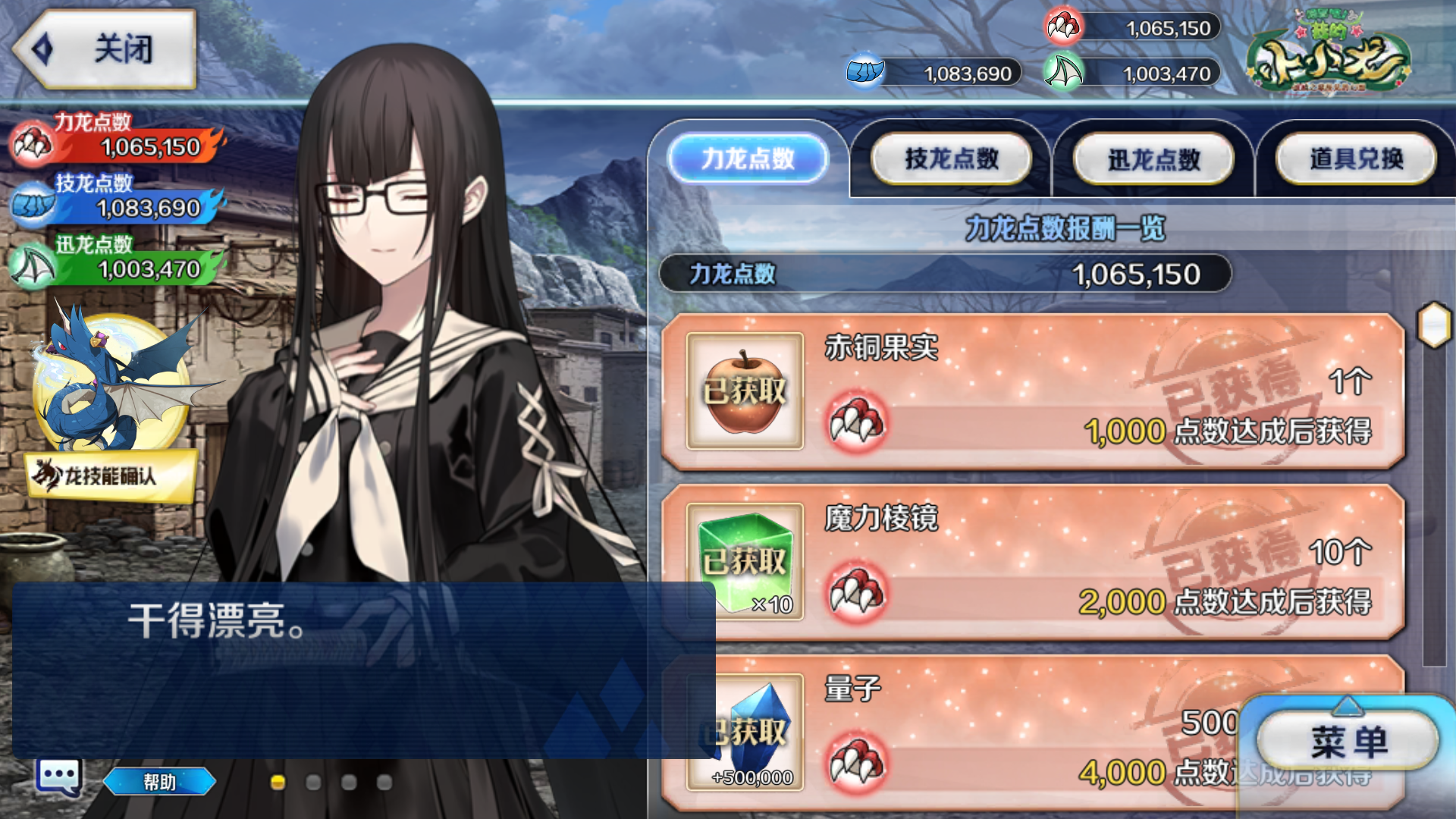Click the 帮助 help button

(159, 782)
